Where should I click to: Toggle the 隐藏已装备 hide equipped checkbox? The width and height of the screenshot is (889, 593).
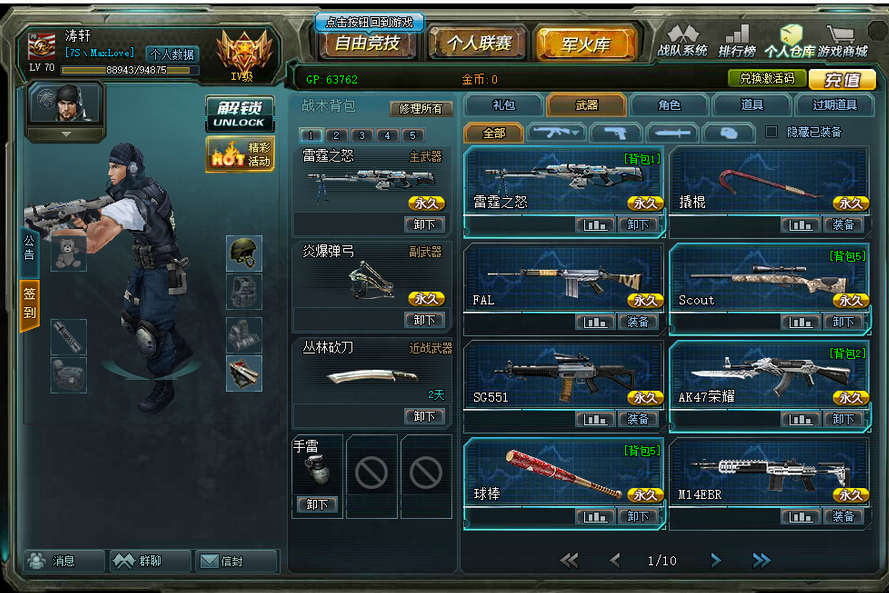(771, 132)
